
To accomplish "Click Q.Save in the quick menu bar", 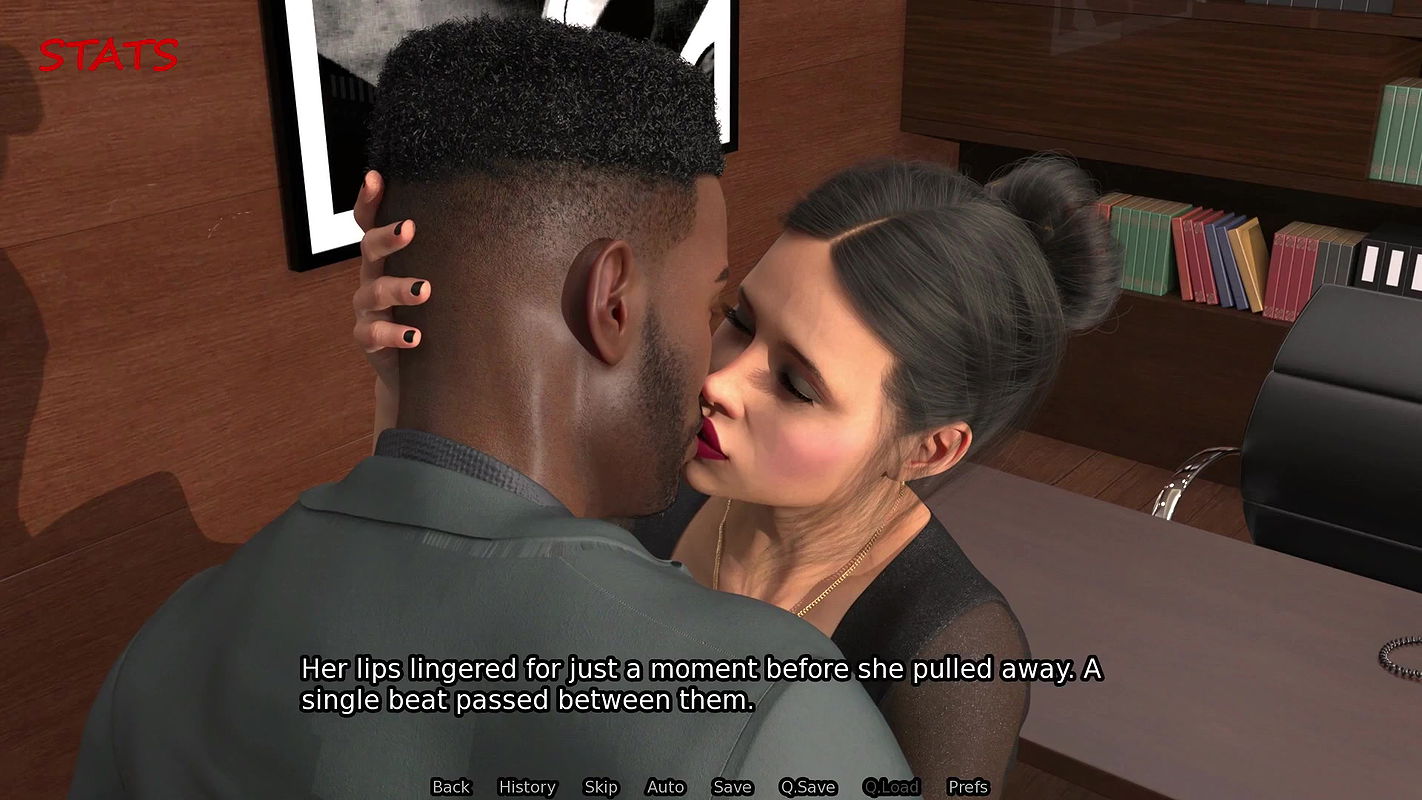I will pyautogui.click(x=808, y=787).
